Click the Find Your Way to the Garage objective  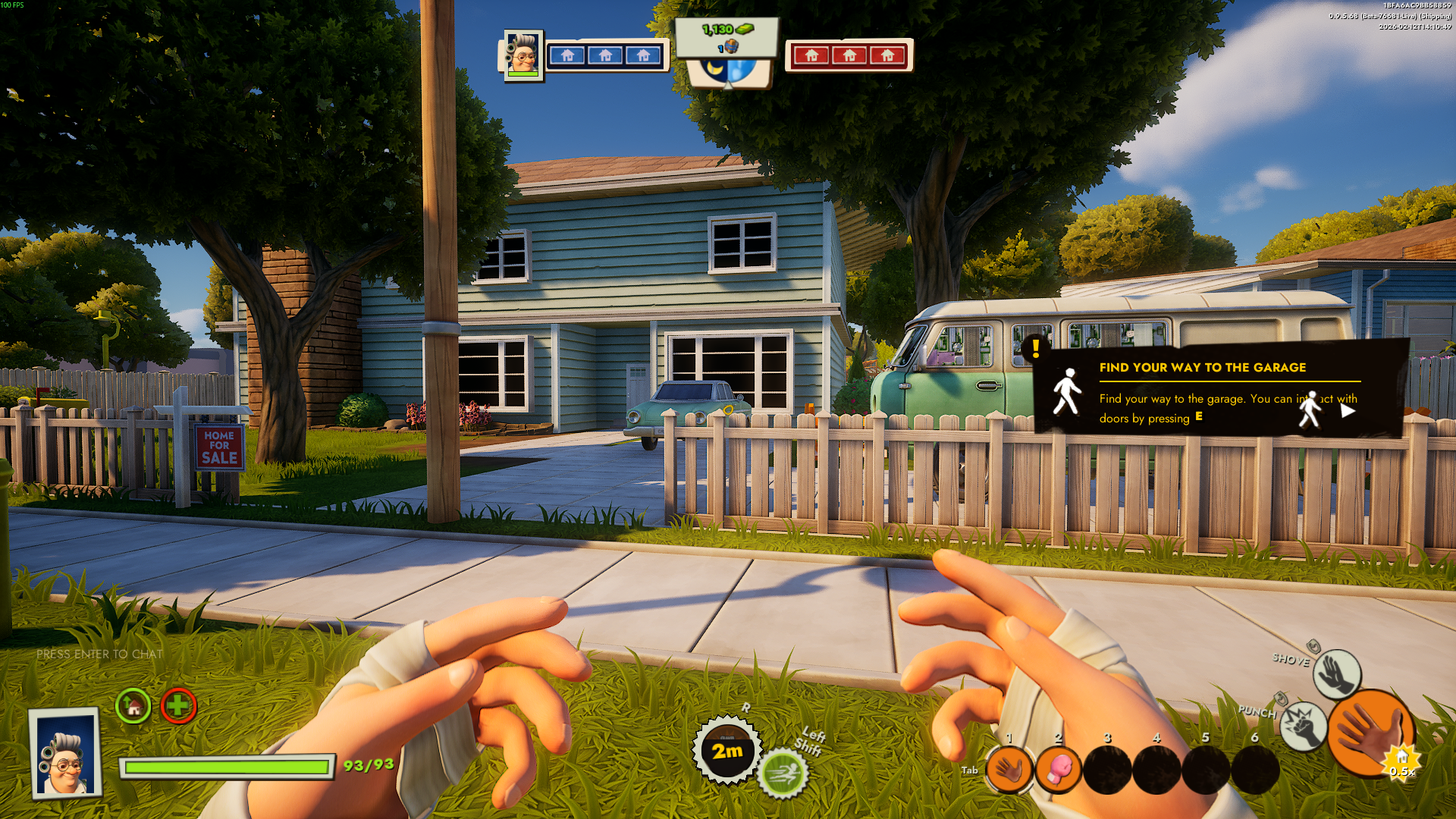pyautogui.click(x=1202, y=368)
